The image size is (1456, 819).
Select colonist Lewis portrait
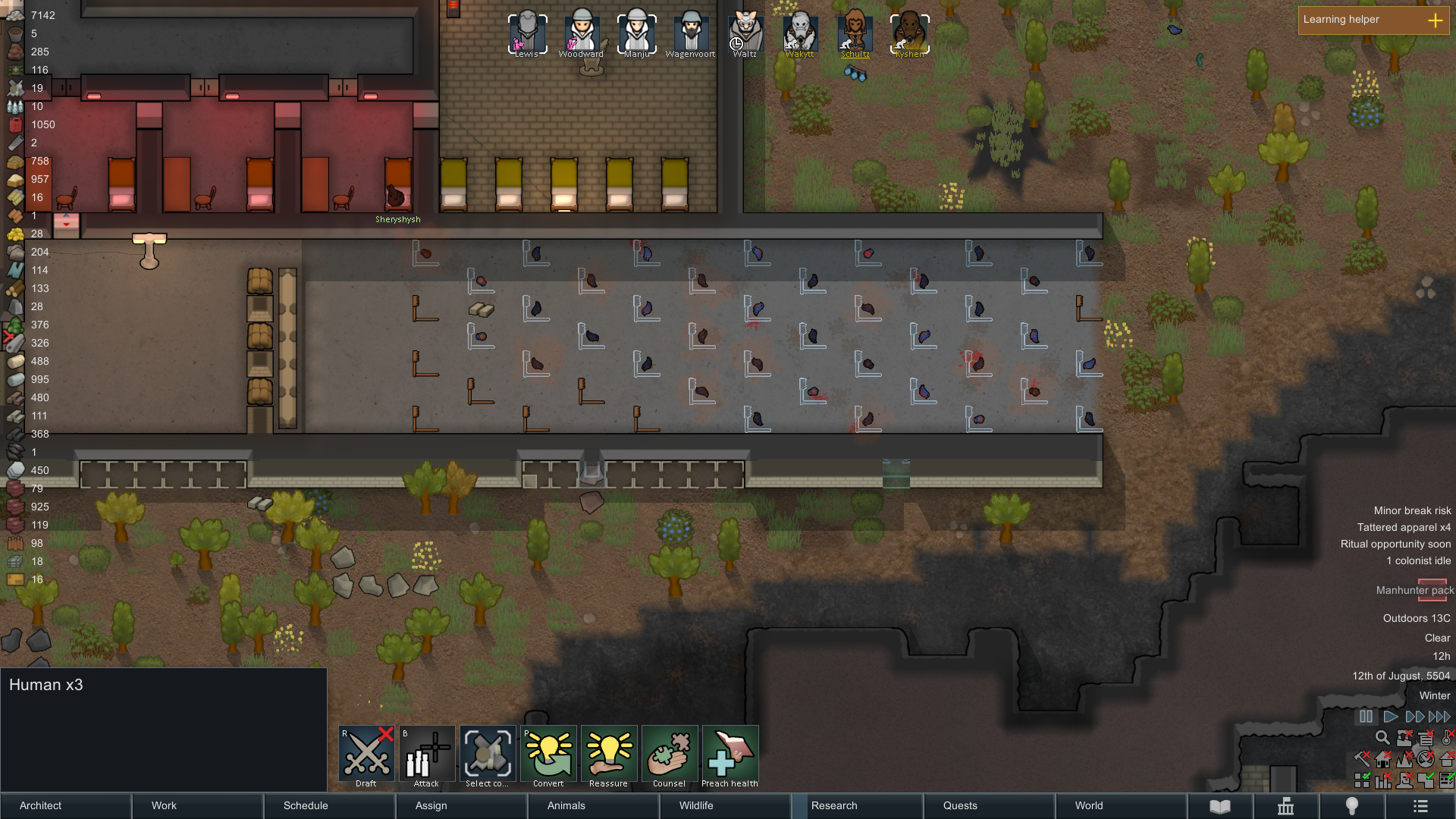click(x=527, y=32)
